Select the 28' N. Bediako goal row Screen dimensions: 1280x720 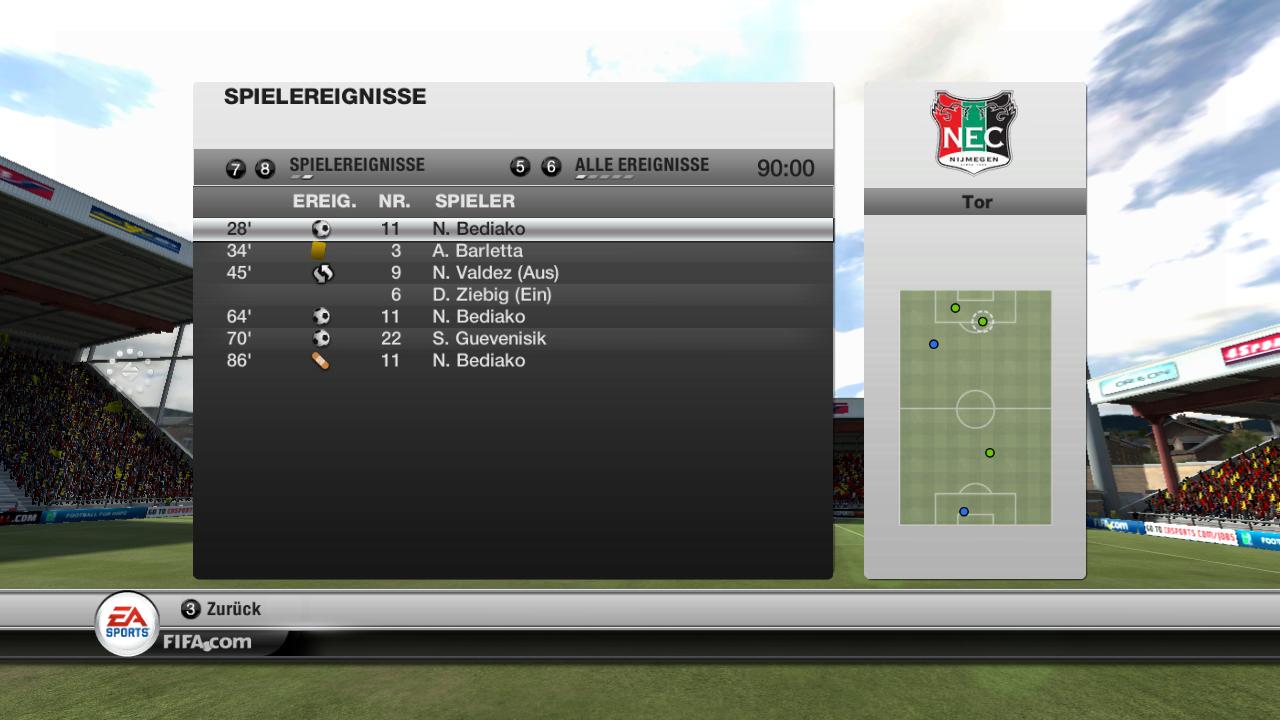[512, 229]
